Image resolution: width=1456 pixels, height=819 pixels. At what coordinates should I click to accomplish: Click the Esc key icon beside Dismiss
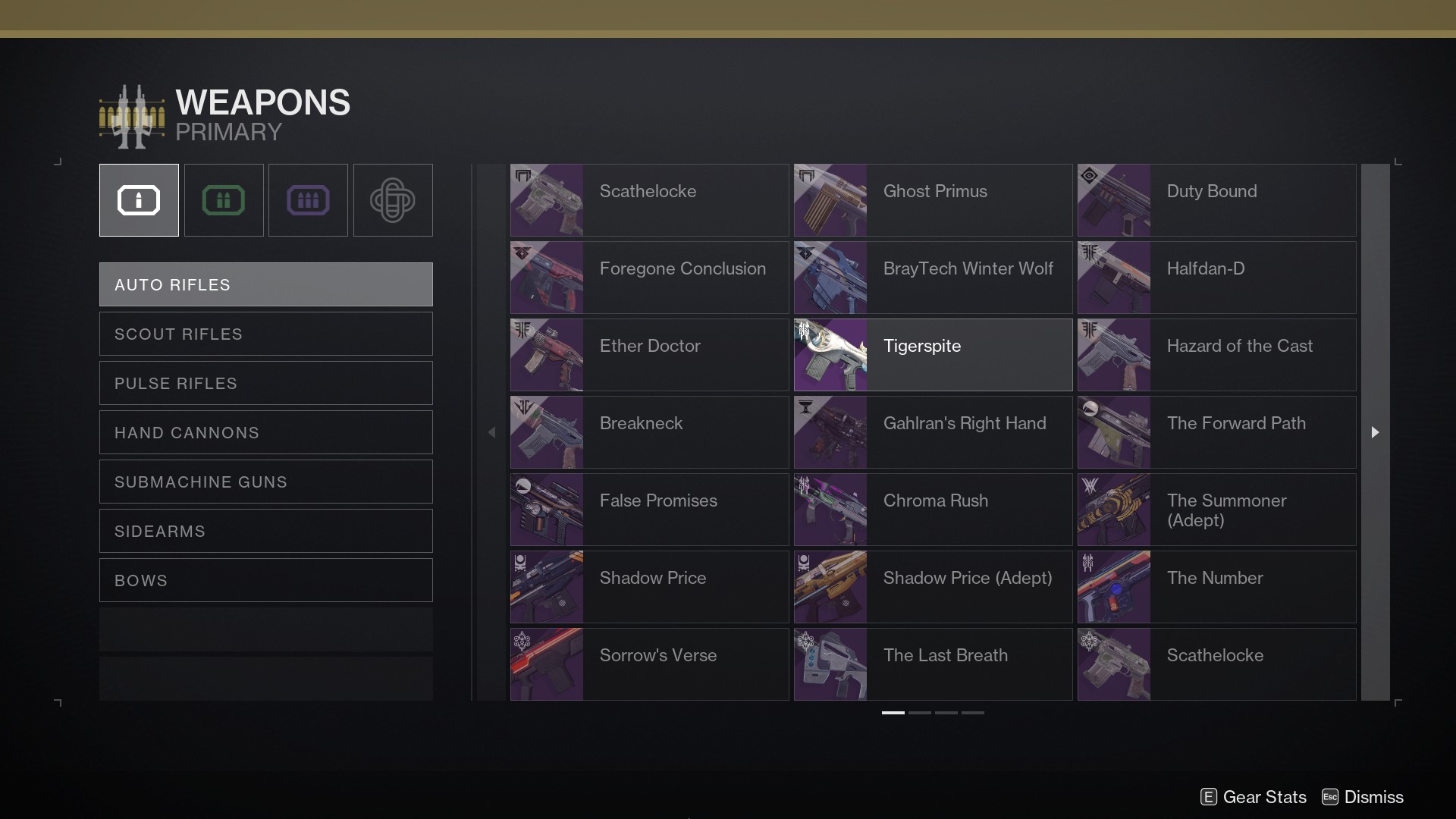tap(1331, 797)
